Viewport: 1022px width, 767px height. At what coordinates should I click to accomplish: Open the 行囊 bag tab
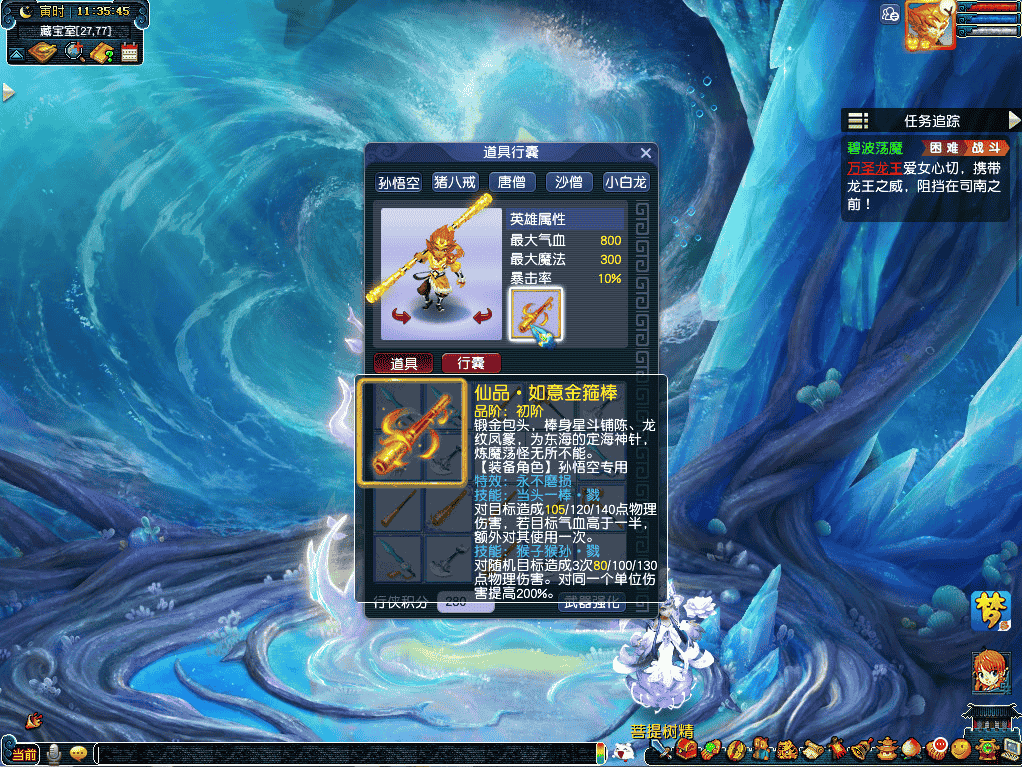pyautogui.click(x=470, y=363)
